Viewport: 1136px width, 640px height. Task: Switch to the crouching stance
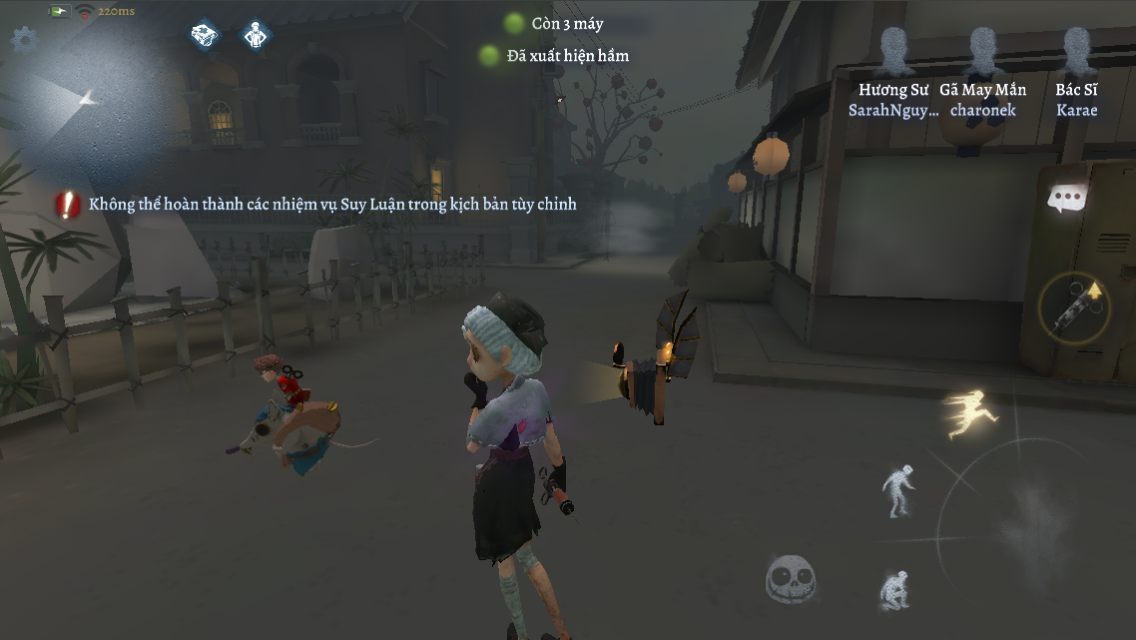click(893, 589)
